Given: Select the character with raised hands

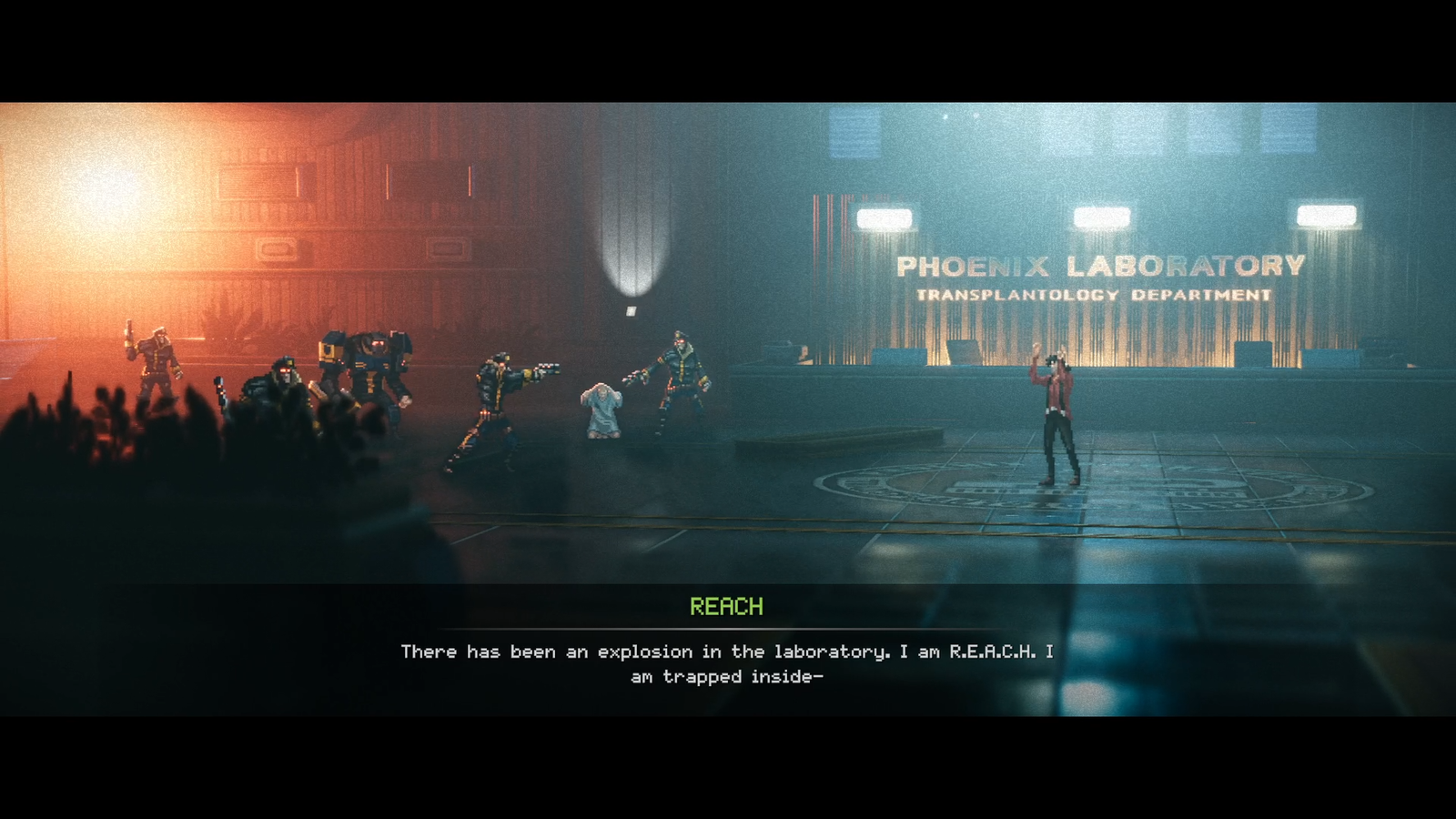Looking at the screenshot, I should (x=1056, y=409).
